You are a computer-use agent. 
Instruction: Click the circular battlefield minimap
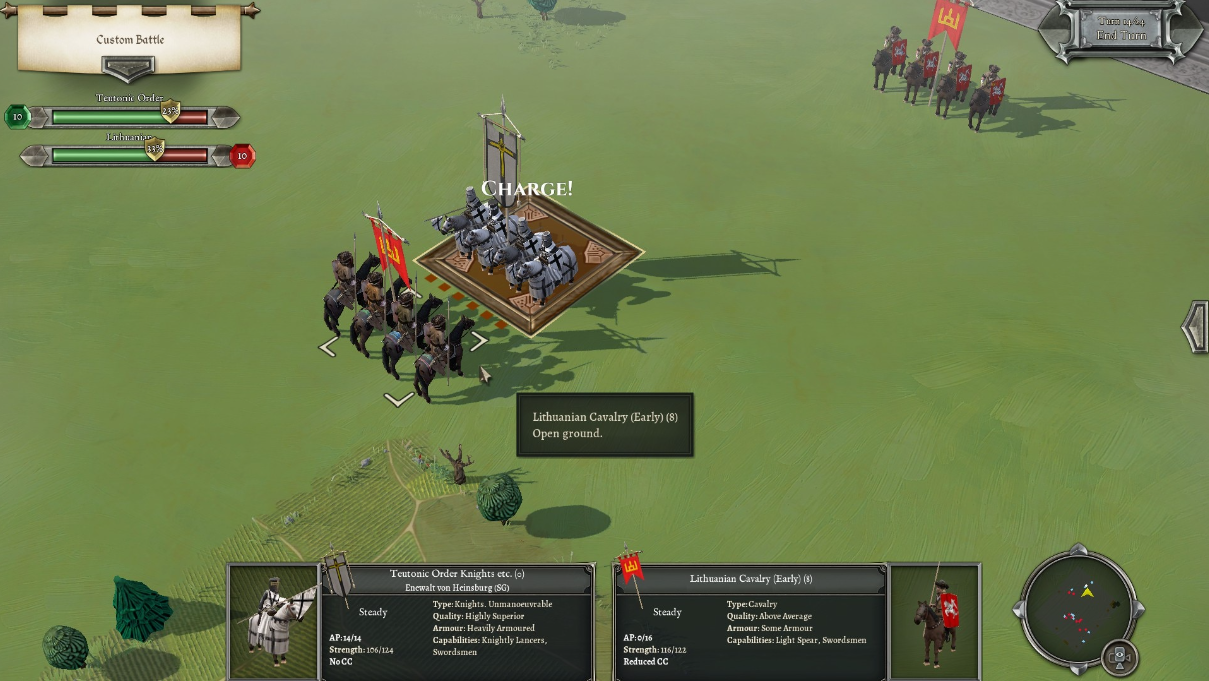tap(1078, 605)
